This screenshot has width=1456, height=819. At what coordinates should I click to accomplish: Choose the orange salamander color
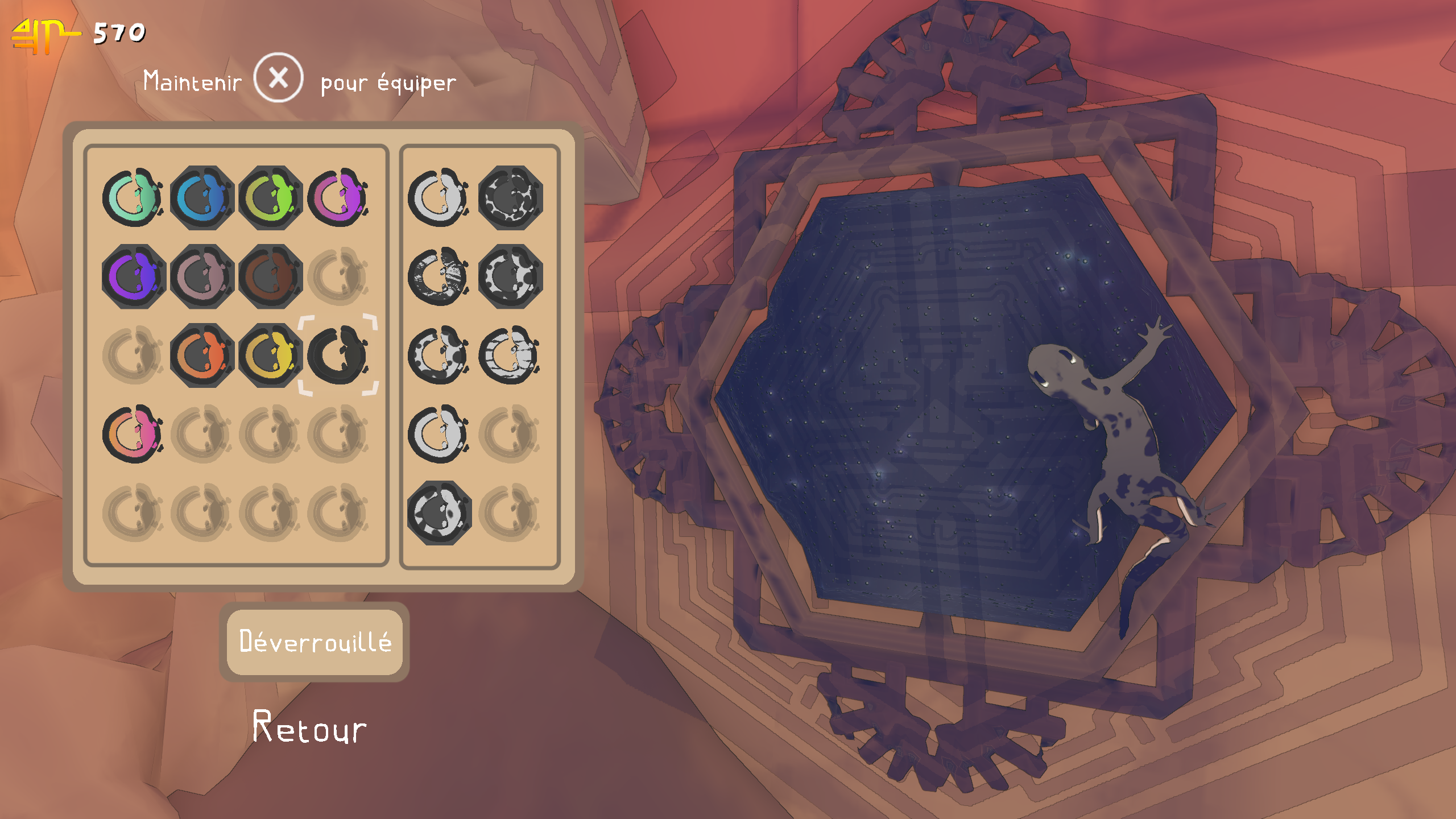pos(202,355)
